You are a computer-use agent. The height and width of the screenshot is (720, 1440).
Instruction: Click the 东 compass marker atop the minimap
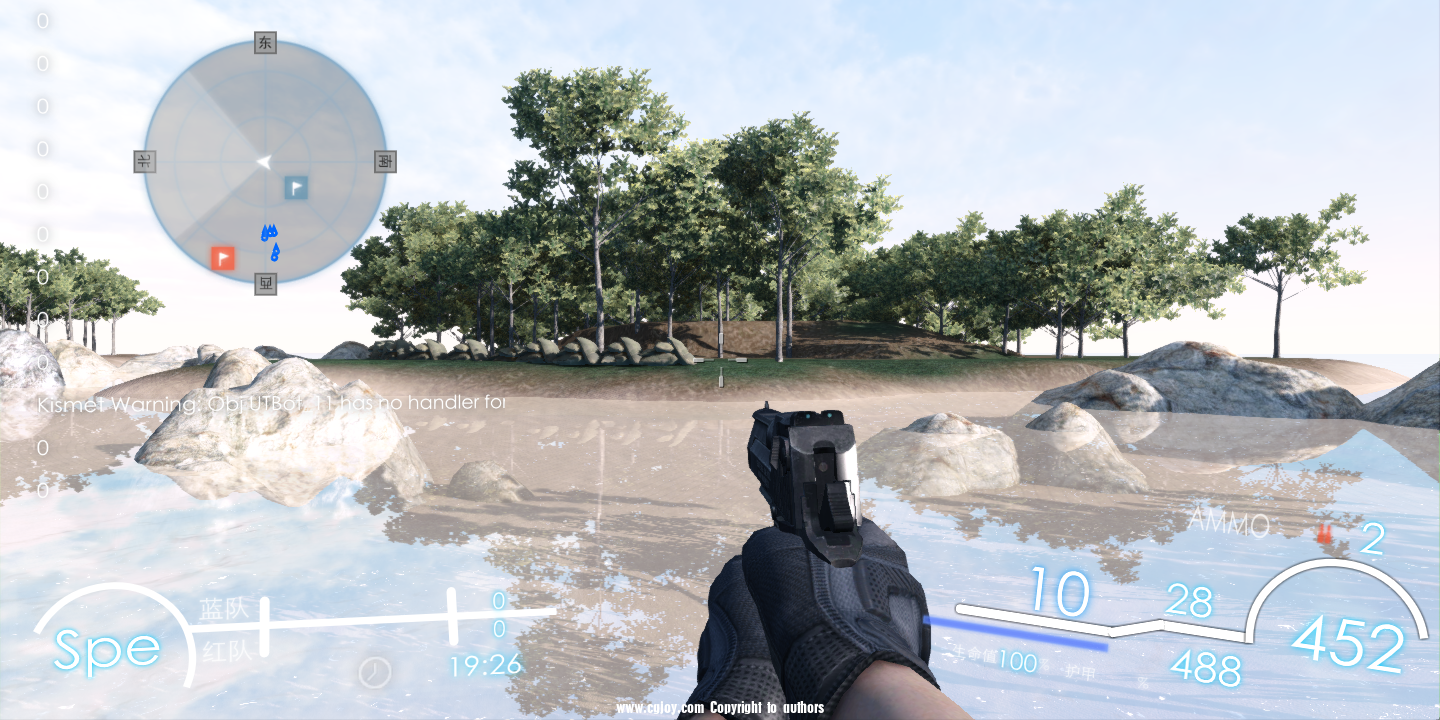(263, 44)
